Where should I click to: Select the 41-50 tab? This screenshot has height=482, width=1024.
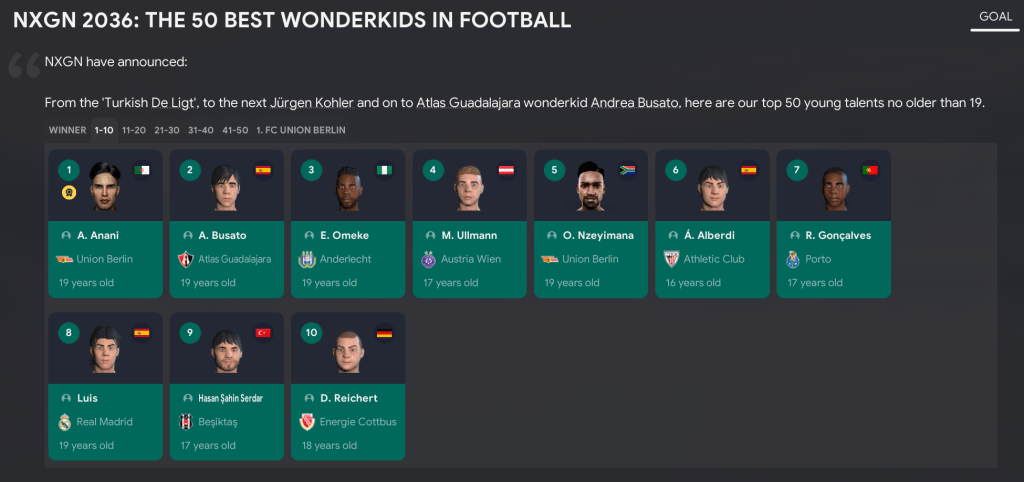pos(235,130)
